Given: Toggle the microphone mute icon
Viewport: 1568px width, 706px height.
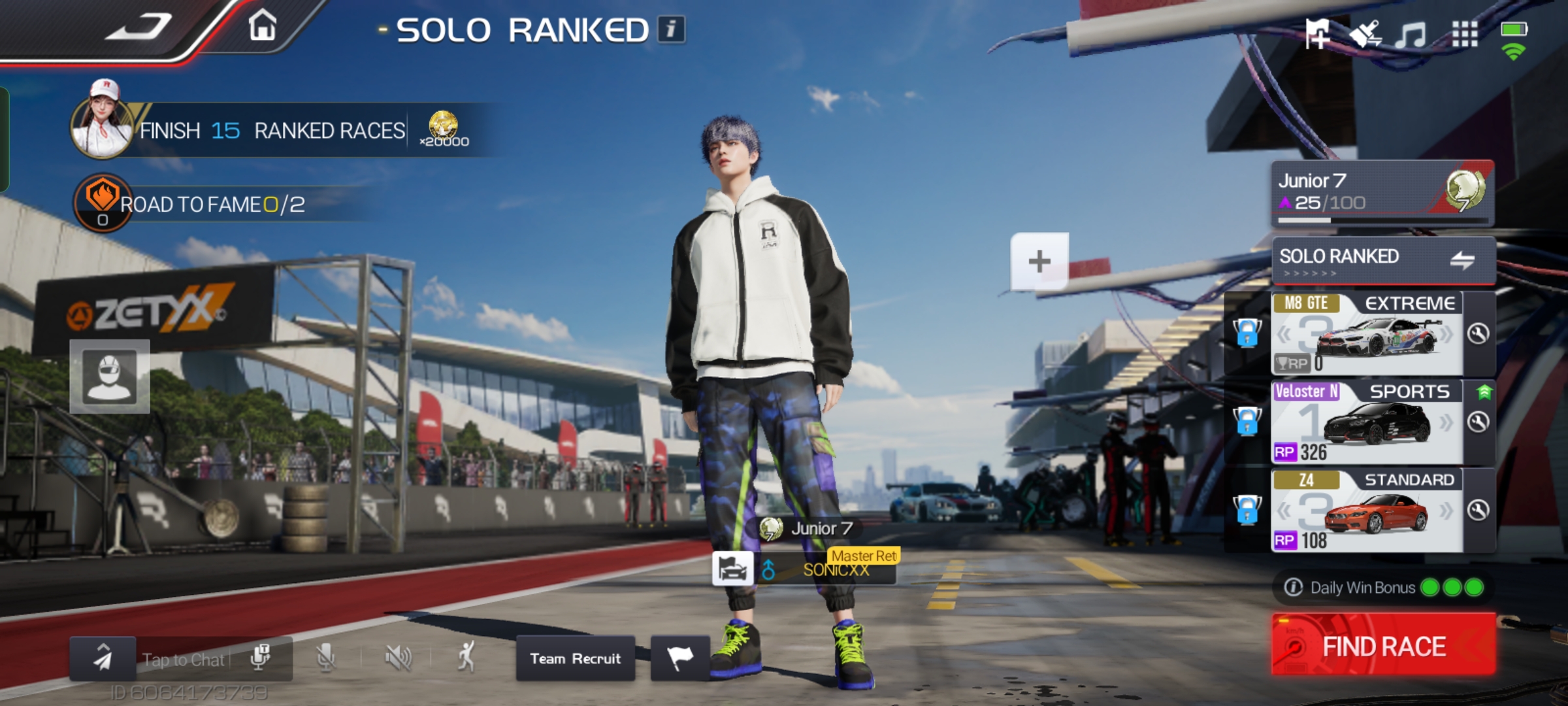Looking at the screenshot, I should point(325,657).
